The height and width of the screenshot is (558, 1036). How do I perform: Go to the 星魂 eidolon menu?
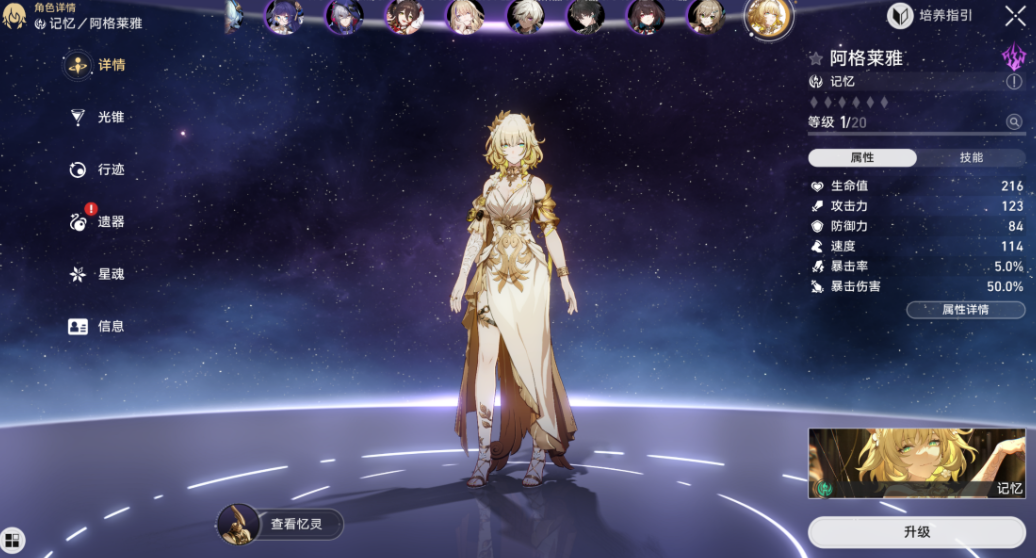tap(98, 274)
